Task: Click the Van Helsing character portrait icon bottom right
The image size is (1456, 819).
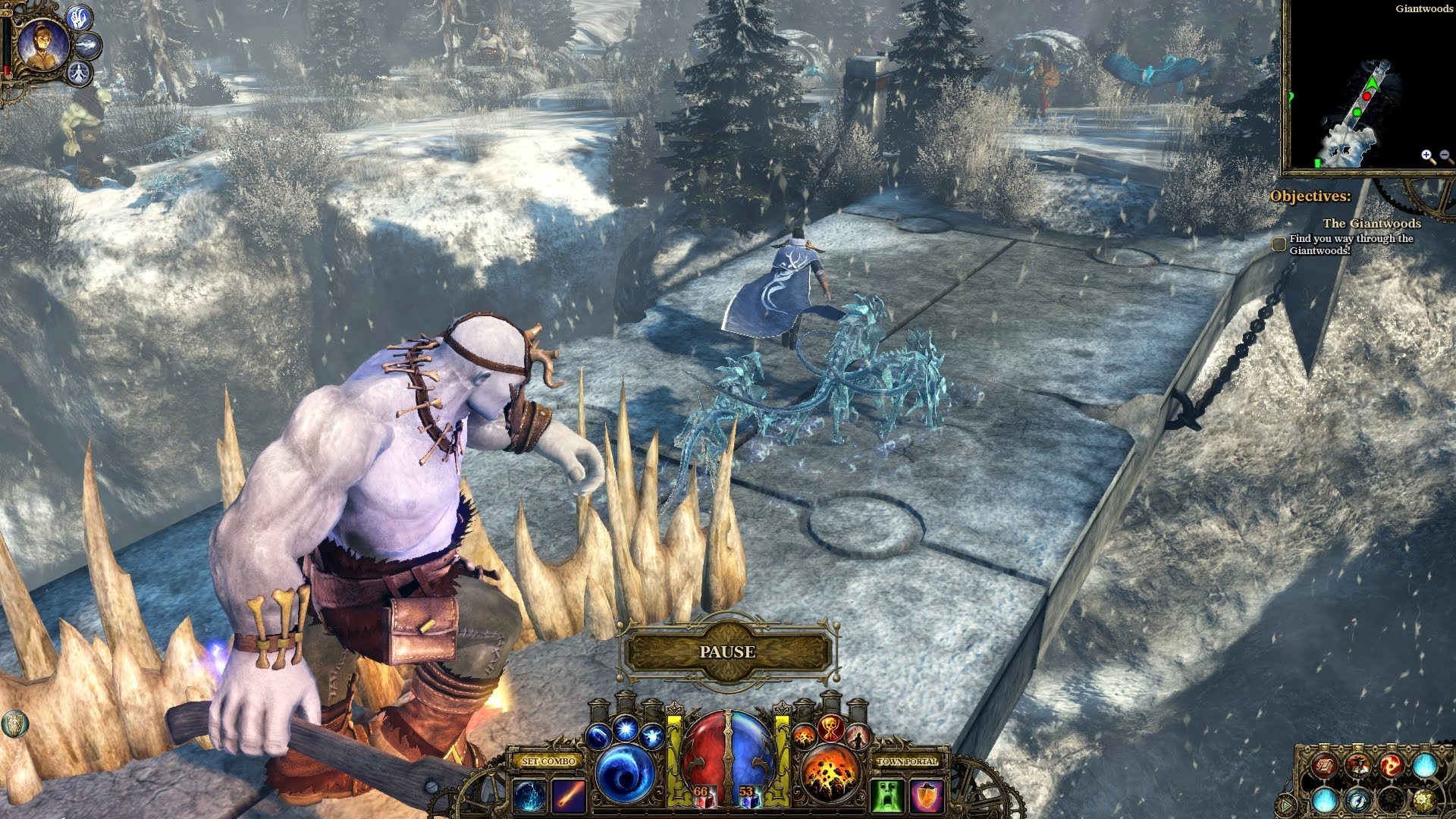Action: click(x=1357, y=764)
